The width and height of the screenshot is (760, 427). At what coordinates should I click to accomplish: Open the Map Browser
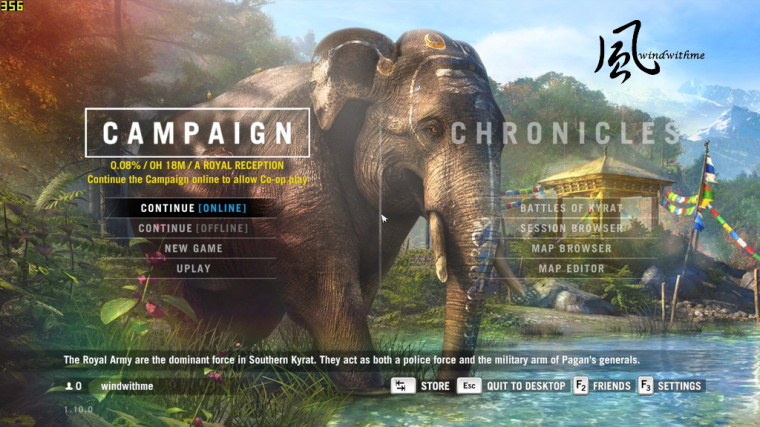coord(571,248)
